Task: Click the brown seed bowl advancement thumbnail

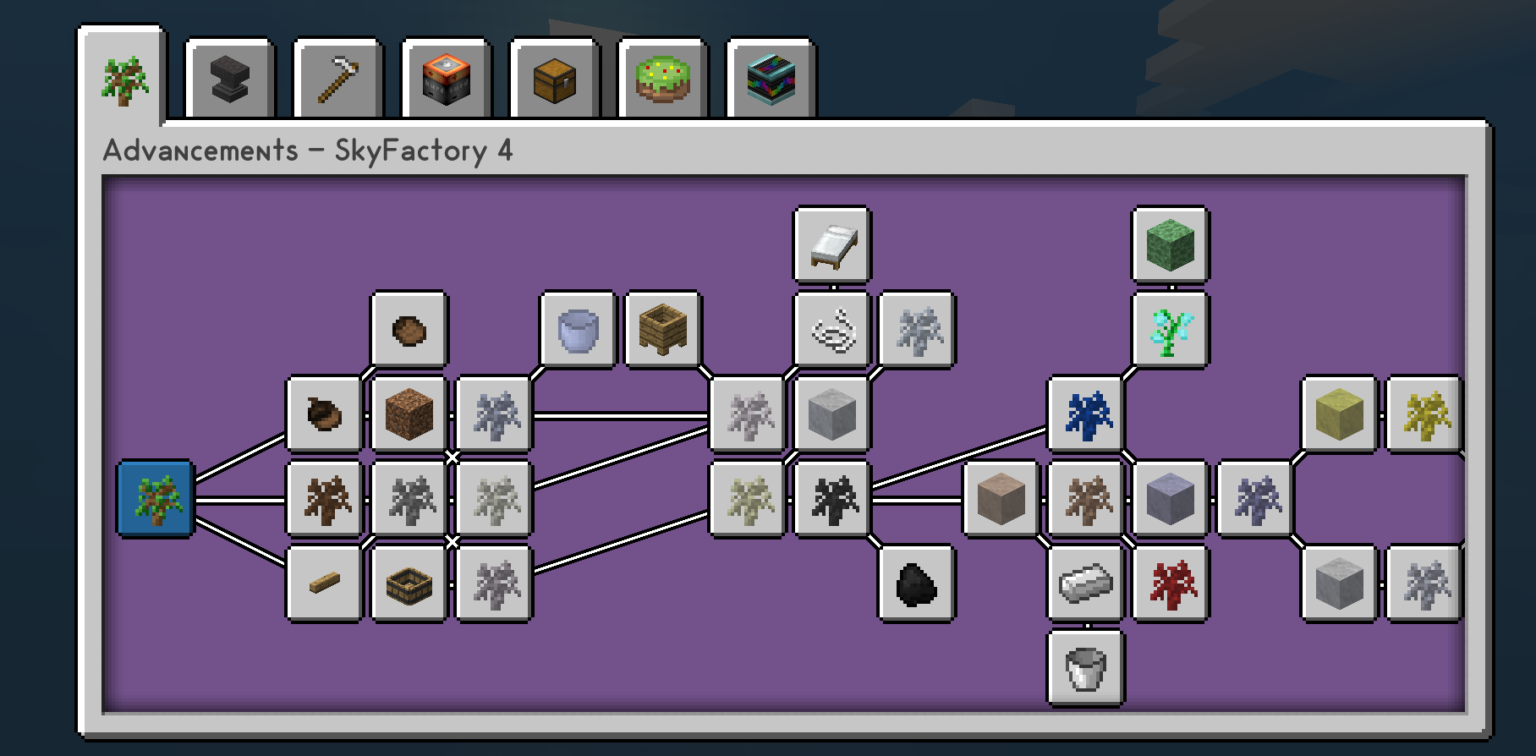Action: coord(409,330)
